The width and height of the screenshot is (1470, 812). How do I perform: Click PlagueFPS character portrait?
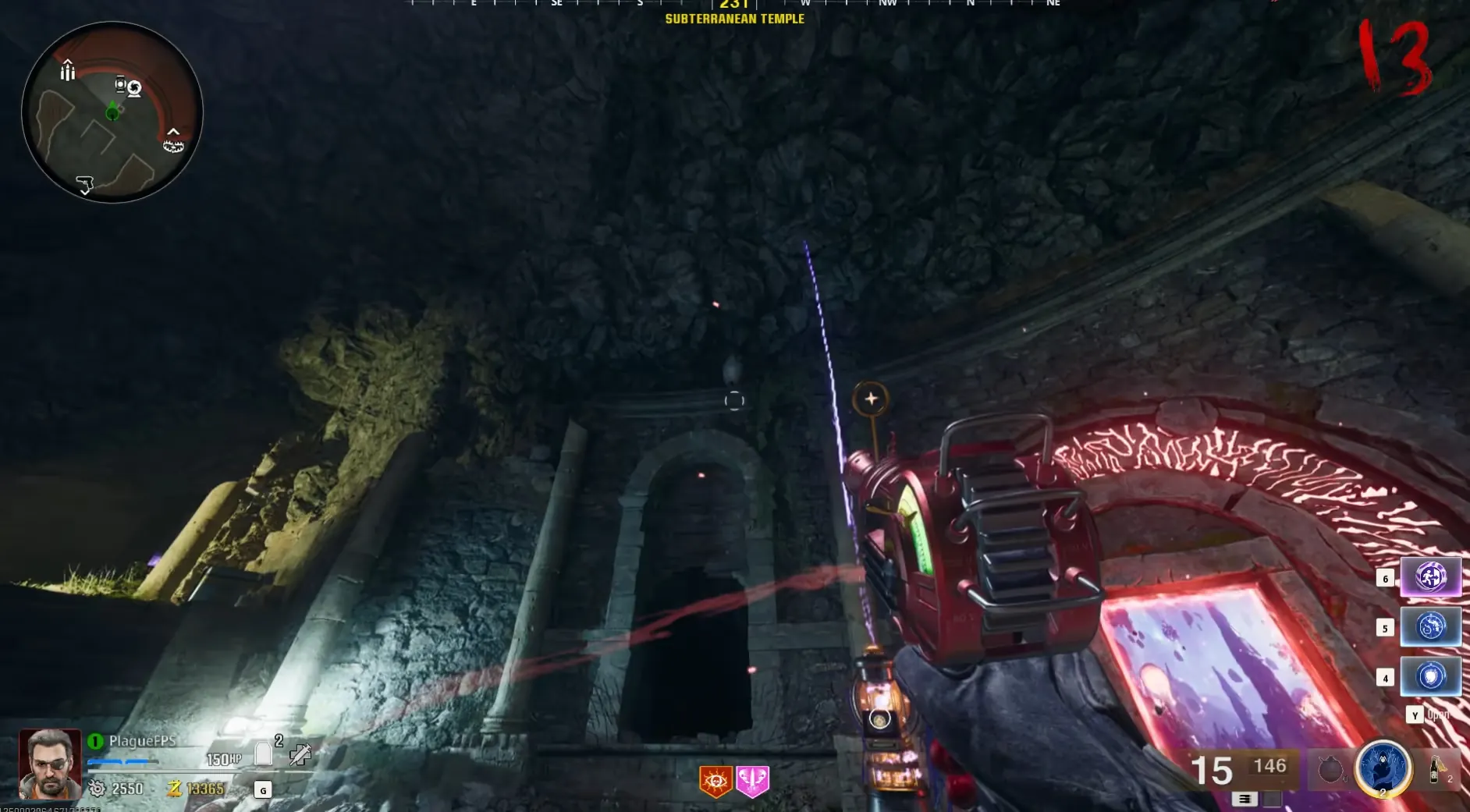50,764
